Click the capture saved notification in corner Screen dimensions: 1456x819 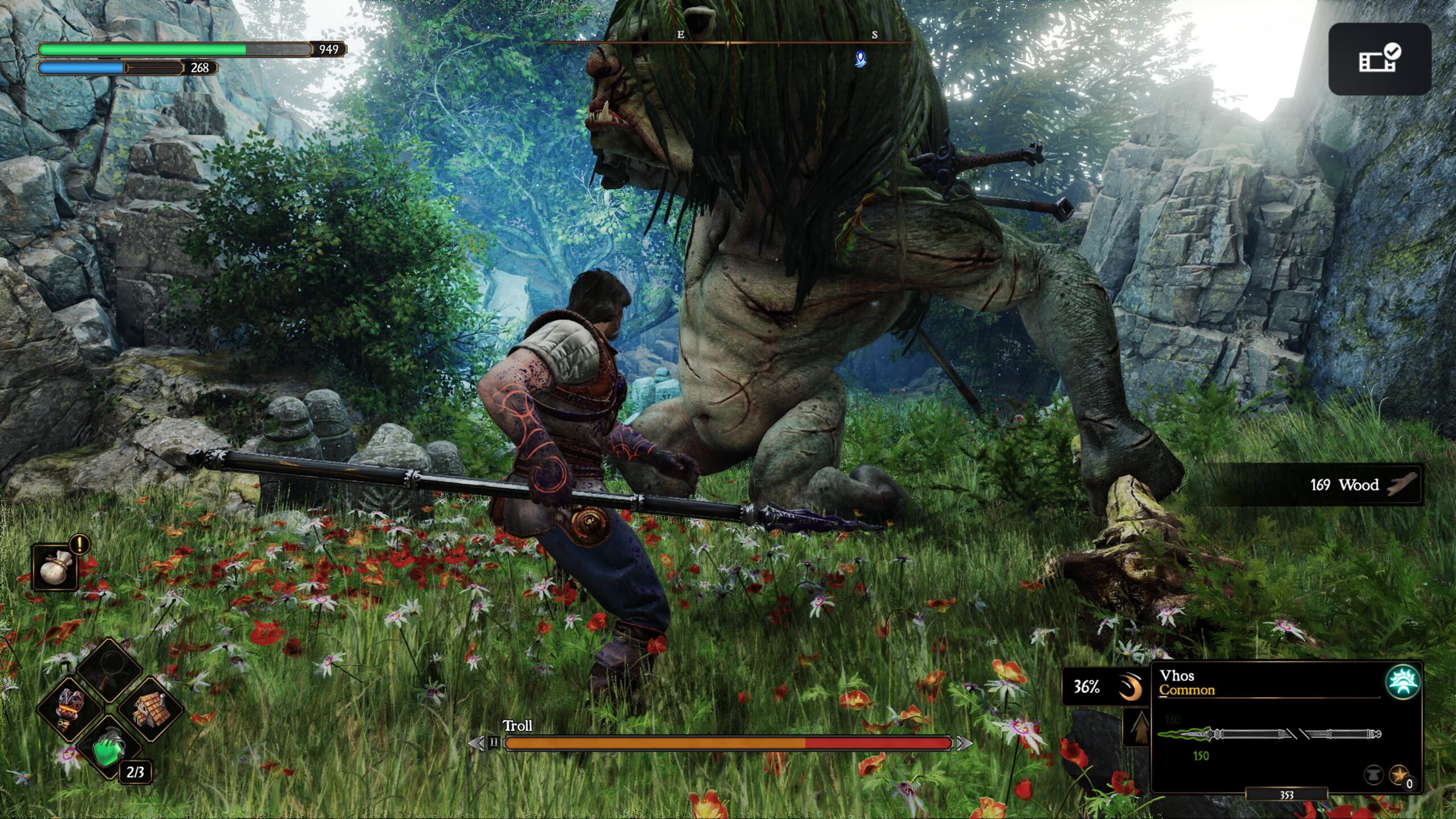(x=1379, y=59)
